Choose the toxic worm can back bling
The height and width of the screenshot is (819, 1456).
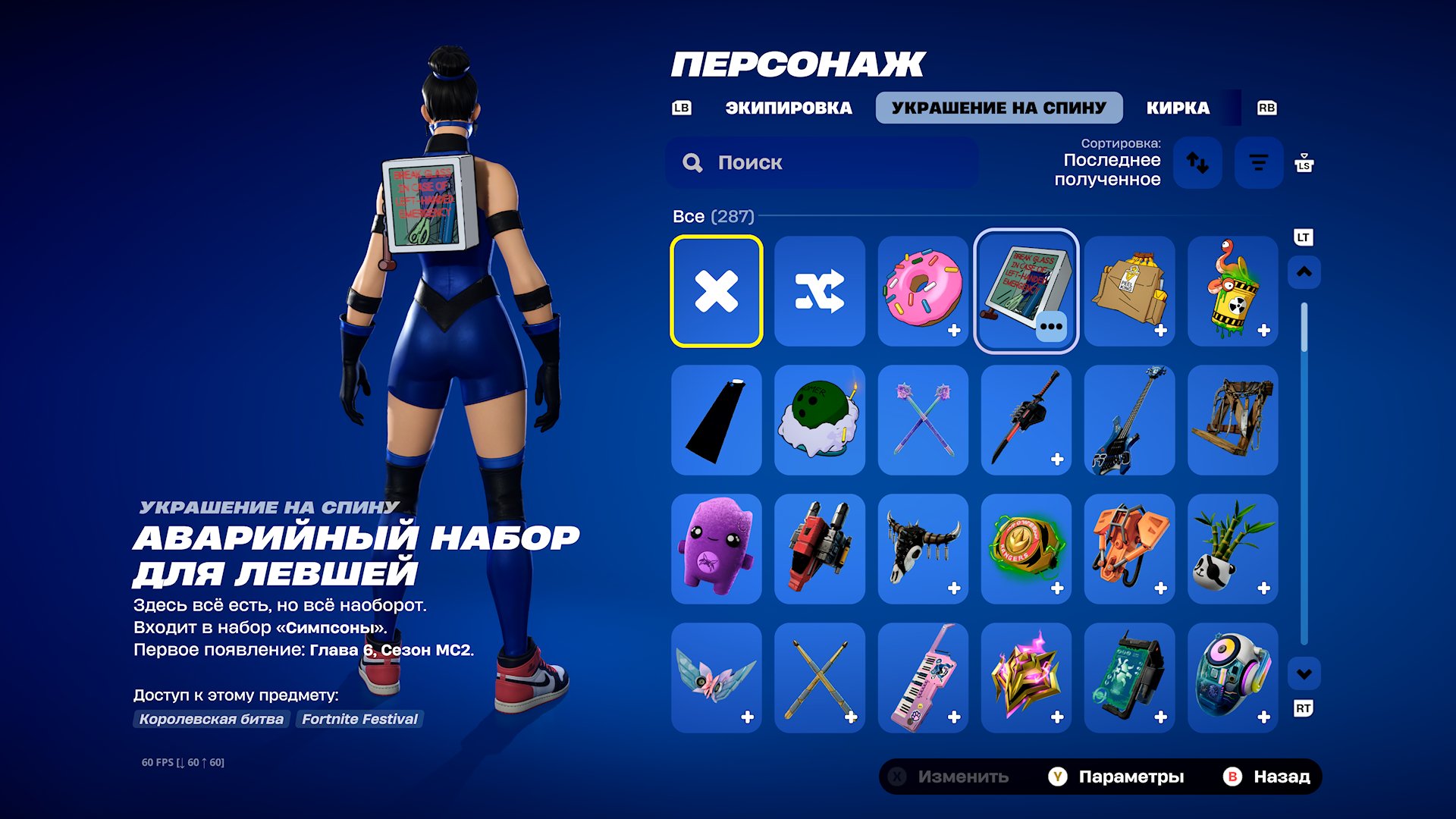1232,291
